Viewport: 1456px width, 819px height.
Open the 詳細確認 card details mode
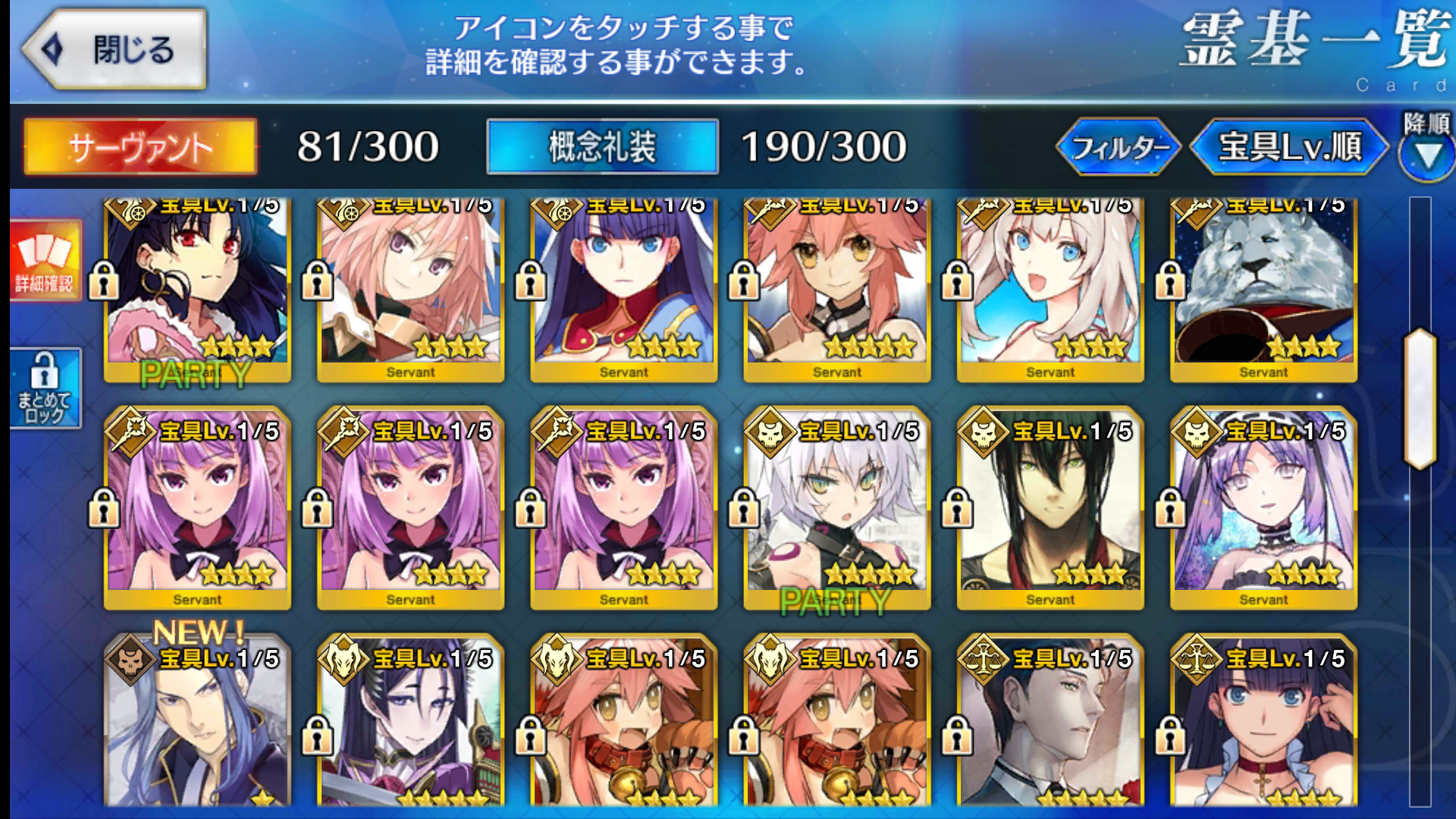pyautogui.click(x=45, y=261)
